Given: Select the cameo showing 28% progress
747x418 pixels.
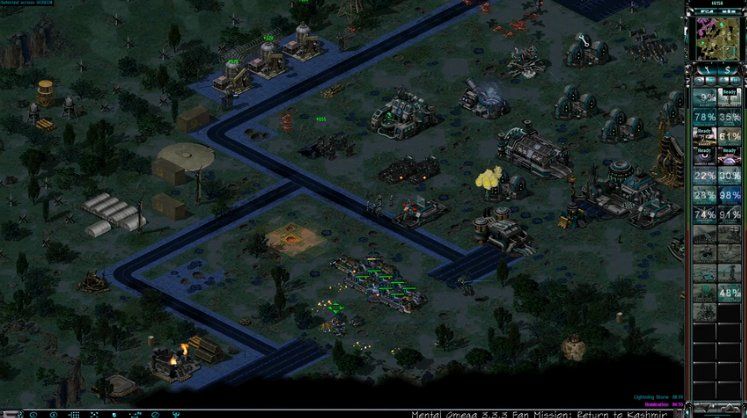Looking at the screenshot, I should (x=705, y=195).
